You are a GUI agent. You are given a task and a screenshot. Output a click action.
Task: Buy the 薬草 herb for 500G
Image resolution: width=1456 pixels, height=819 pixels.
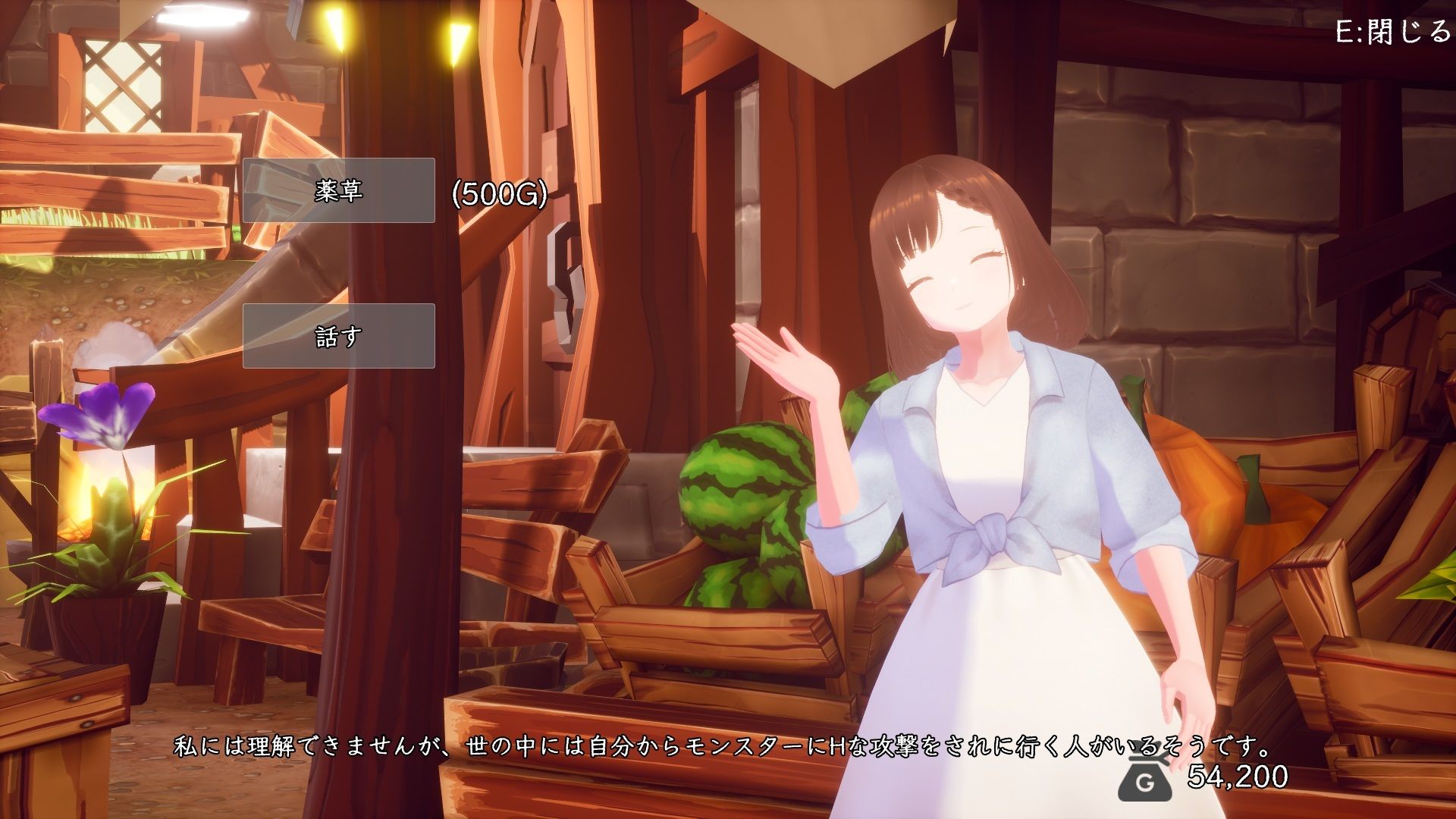coord(338,190)
